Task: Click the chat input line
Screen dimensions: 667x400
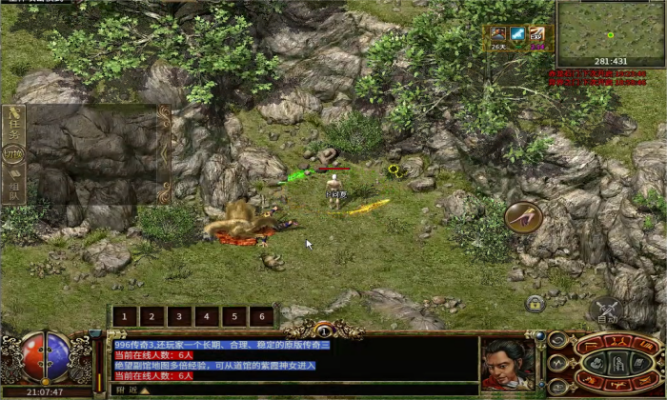Action: point(300,390)
